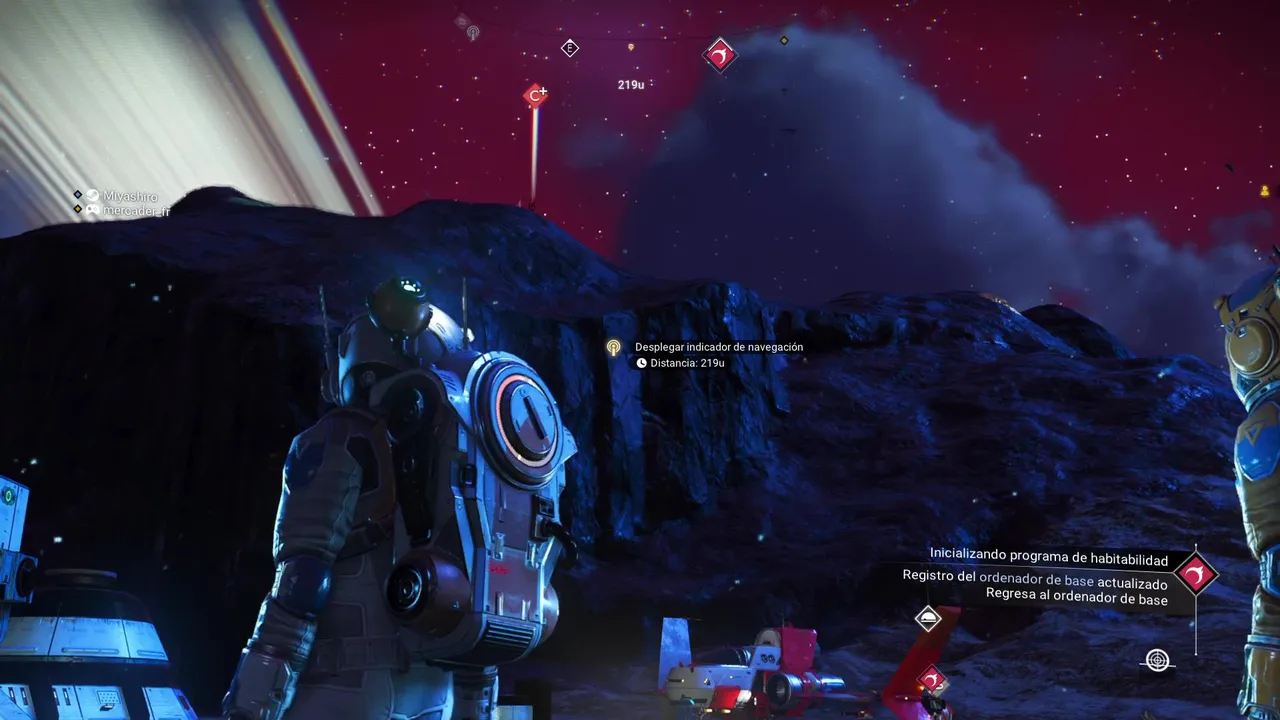Viewport: 1280px width, 720px height.
Task: Select the red C+ base computer waypoint
Action: [536, 96]
